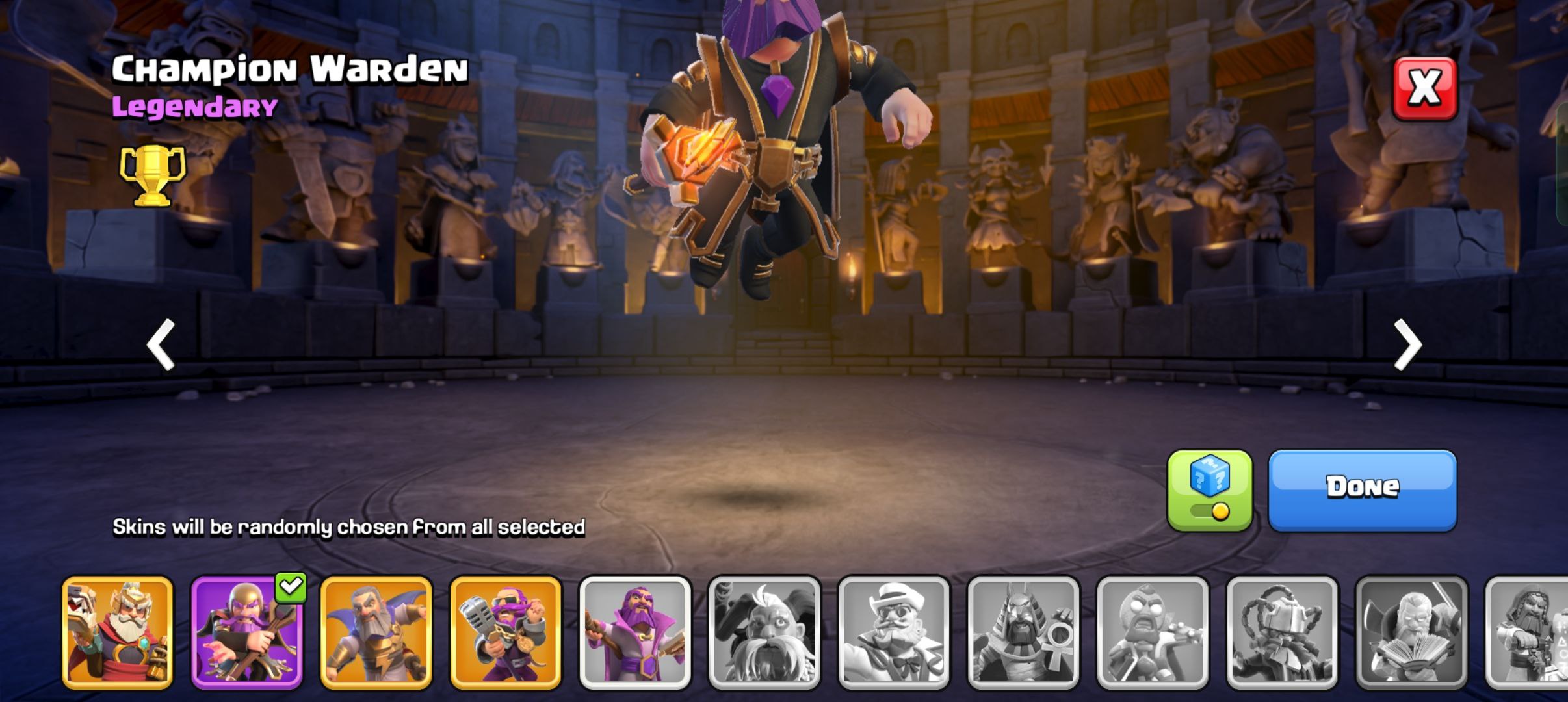The height and width of the screenshot is (702, 1568).
Task: Select the winged warden skin with lightning bolt
Action: tap(376, 632)
